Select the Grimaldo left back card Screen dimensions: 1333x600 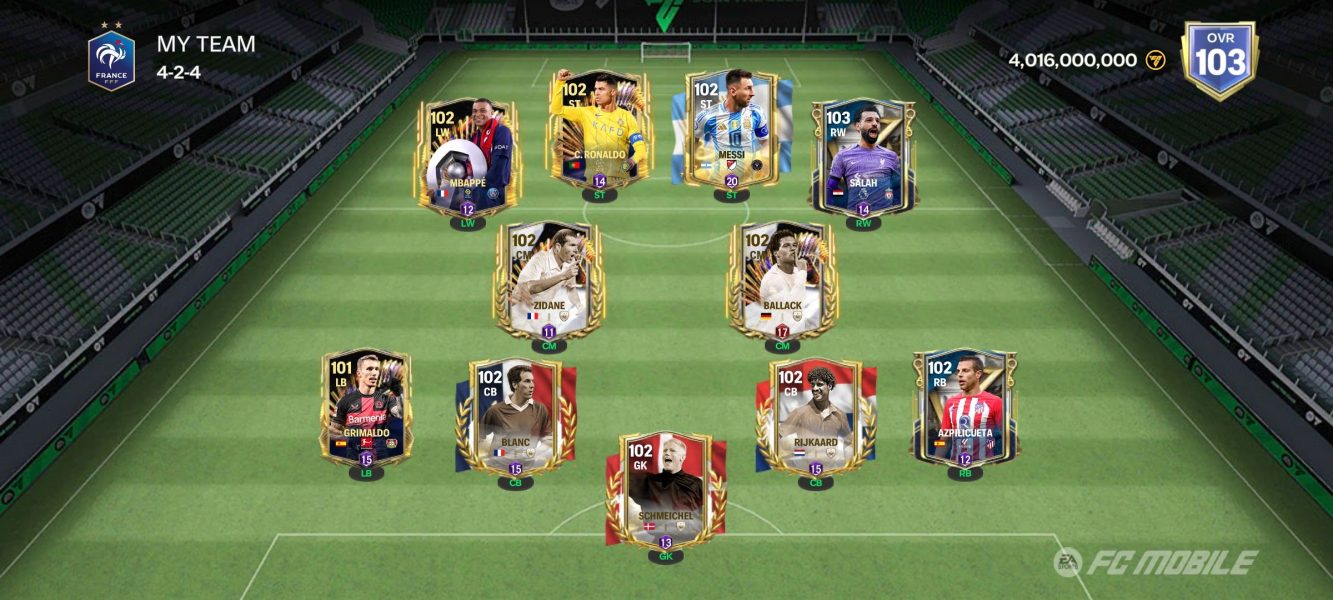pyautogui.click(x=366, y=407)
